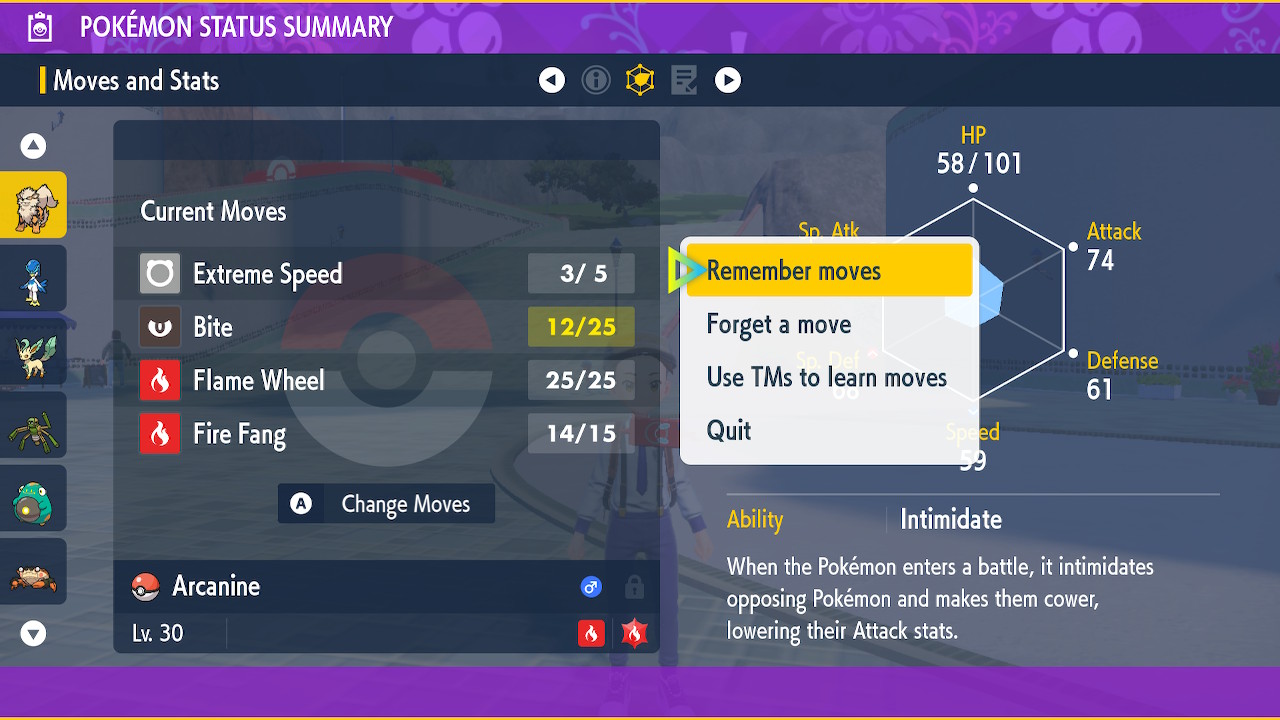Click the yellow Tera hexagon stats icon
1280x720 pixels.
pos(639,80)
